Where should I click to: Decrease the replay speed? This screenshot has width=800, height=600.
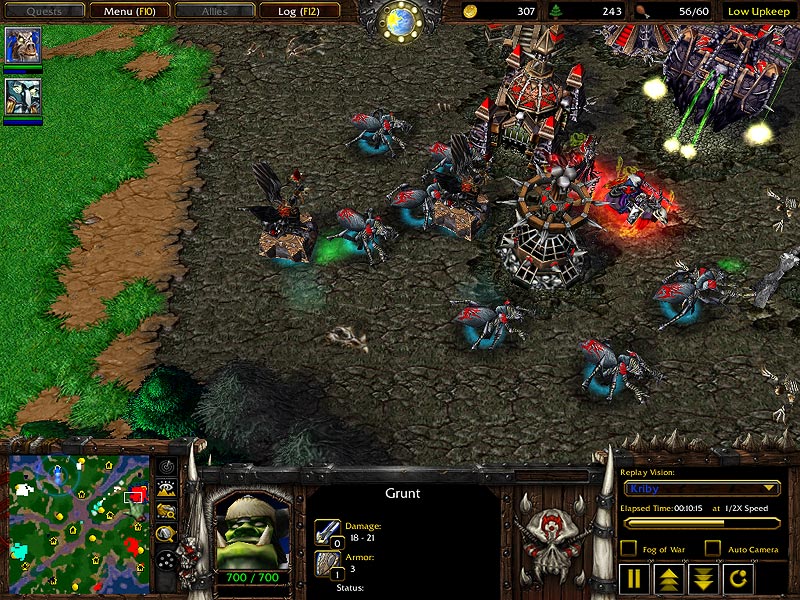tap(701, 578)
